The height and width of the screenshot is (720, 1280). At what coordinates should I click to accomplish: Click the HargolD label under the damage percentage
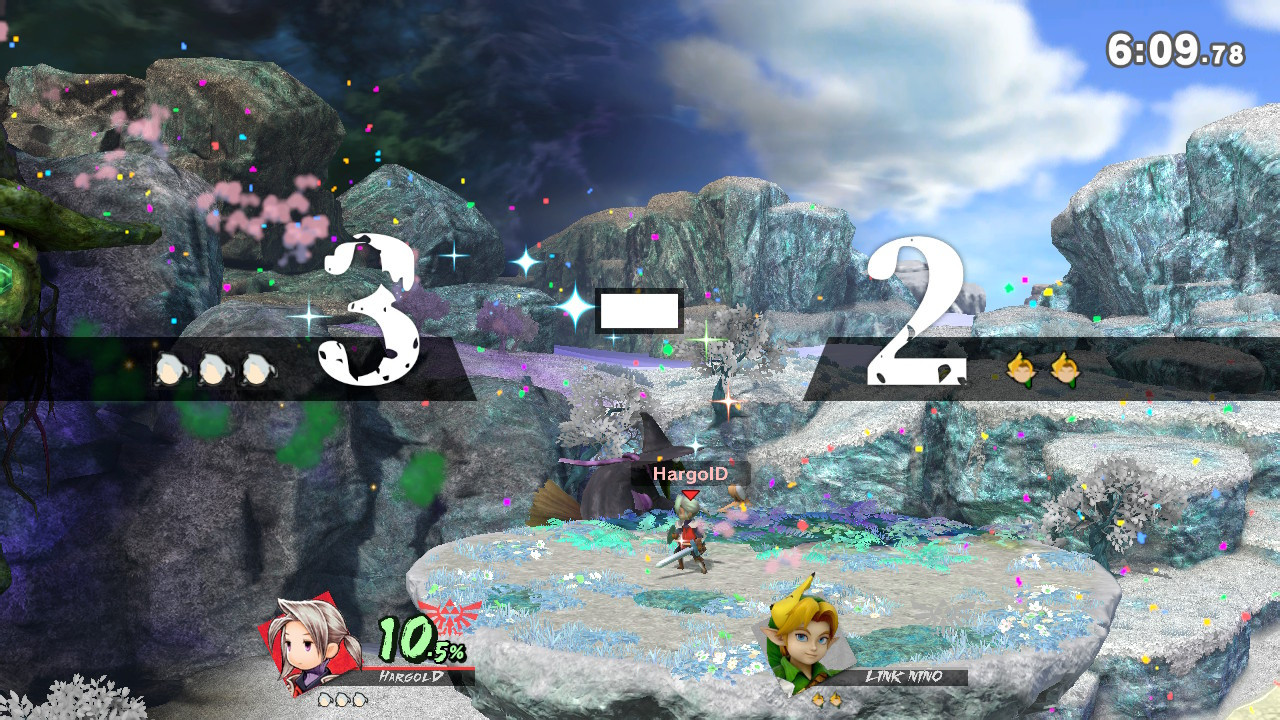(410, 674)
